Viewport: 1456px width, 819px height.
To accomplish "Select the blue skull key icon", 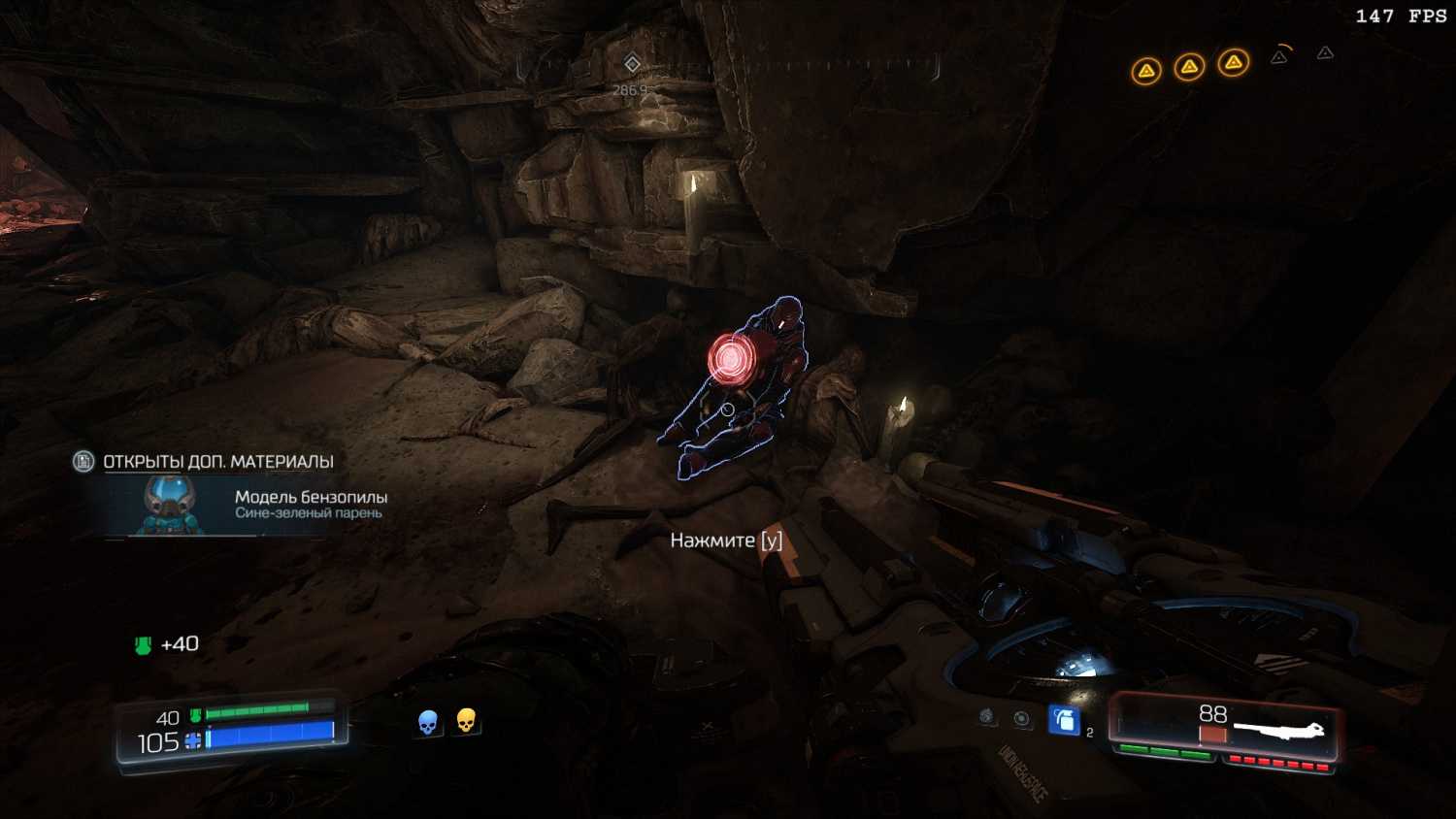I will [427, 722].
